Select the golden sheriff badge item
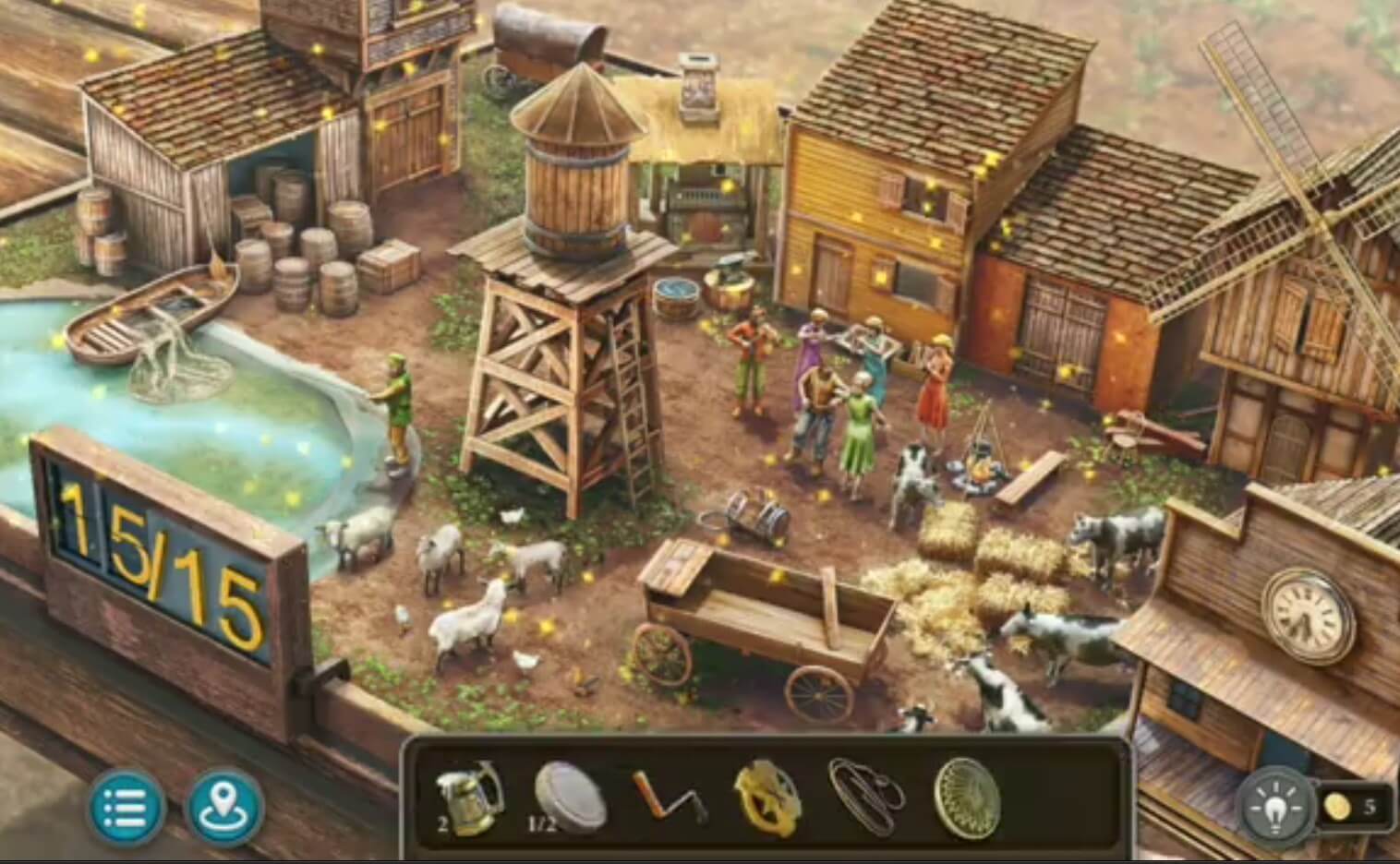The height and width of the screenshot is (864, 1400). click(x=766, y=798)
